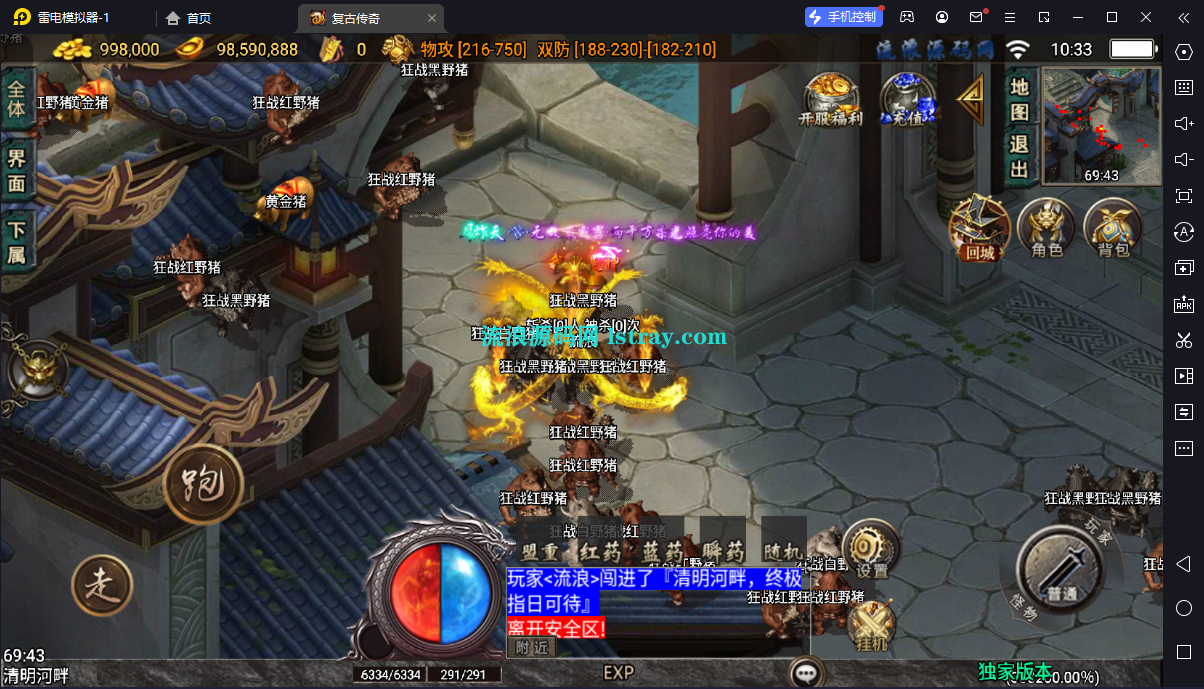Click the 退出 exit button
The image size is (1204, 689).
click(x=1019, y=157)
